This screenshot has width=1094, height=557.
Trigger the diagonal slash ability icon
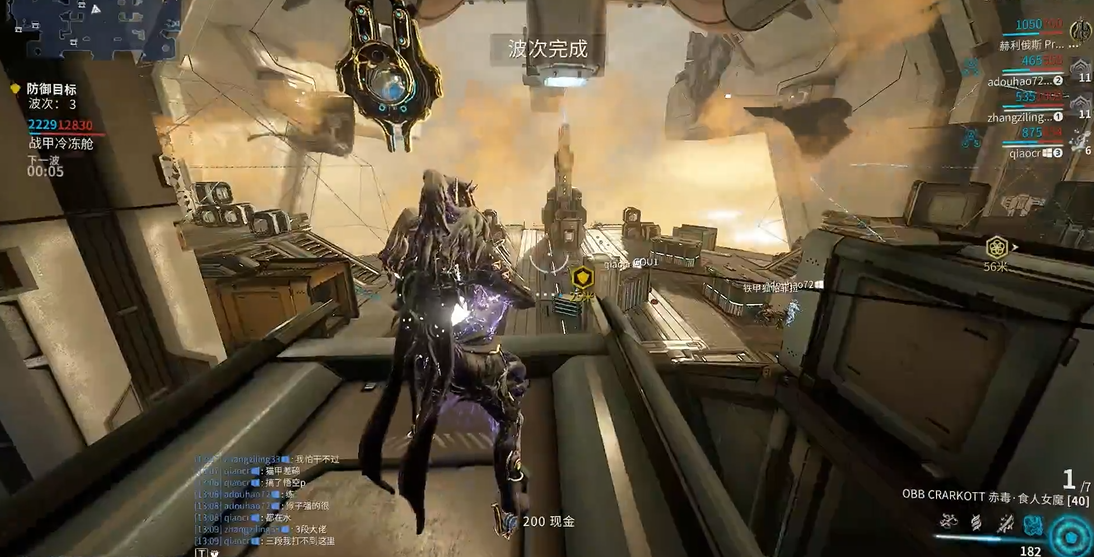(1006, 523)
